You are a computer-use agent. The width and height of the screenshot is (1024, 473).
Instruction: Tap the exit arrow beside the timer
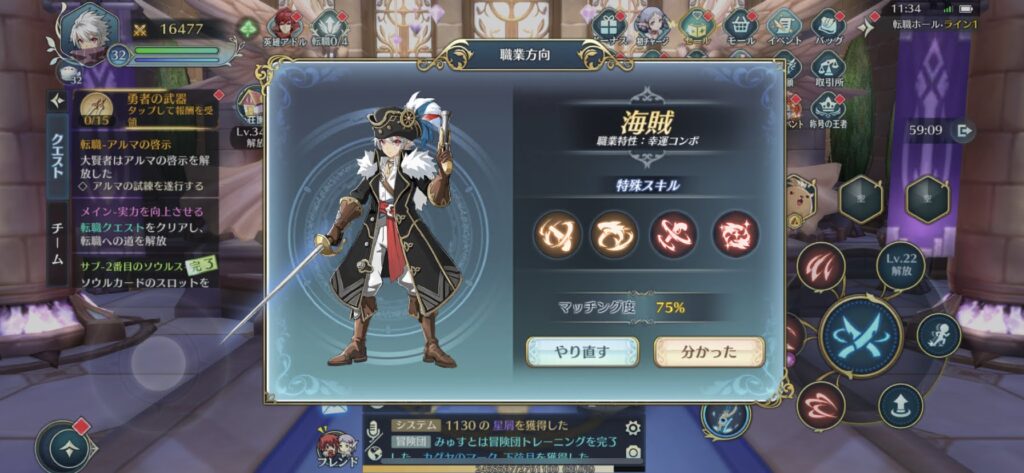click(x=963, y=130)
